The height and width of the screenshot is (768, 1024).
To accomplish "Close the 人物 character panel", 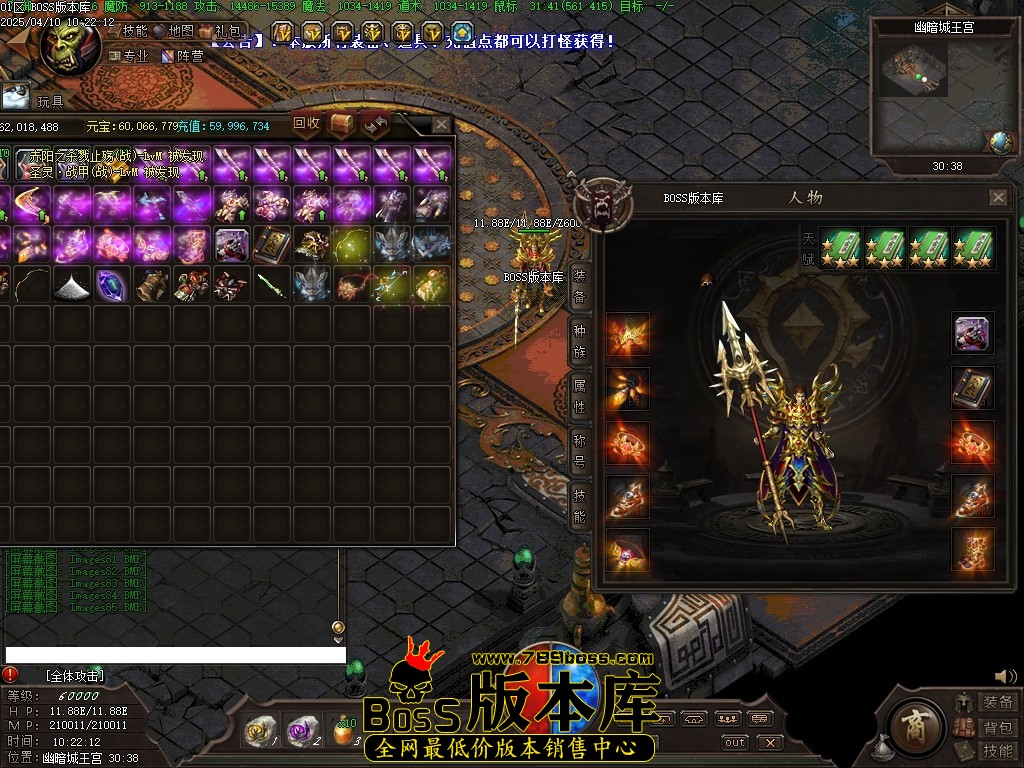I will coord(997,198).
